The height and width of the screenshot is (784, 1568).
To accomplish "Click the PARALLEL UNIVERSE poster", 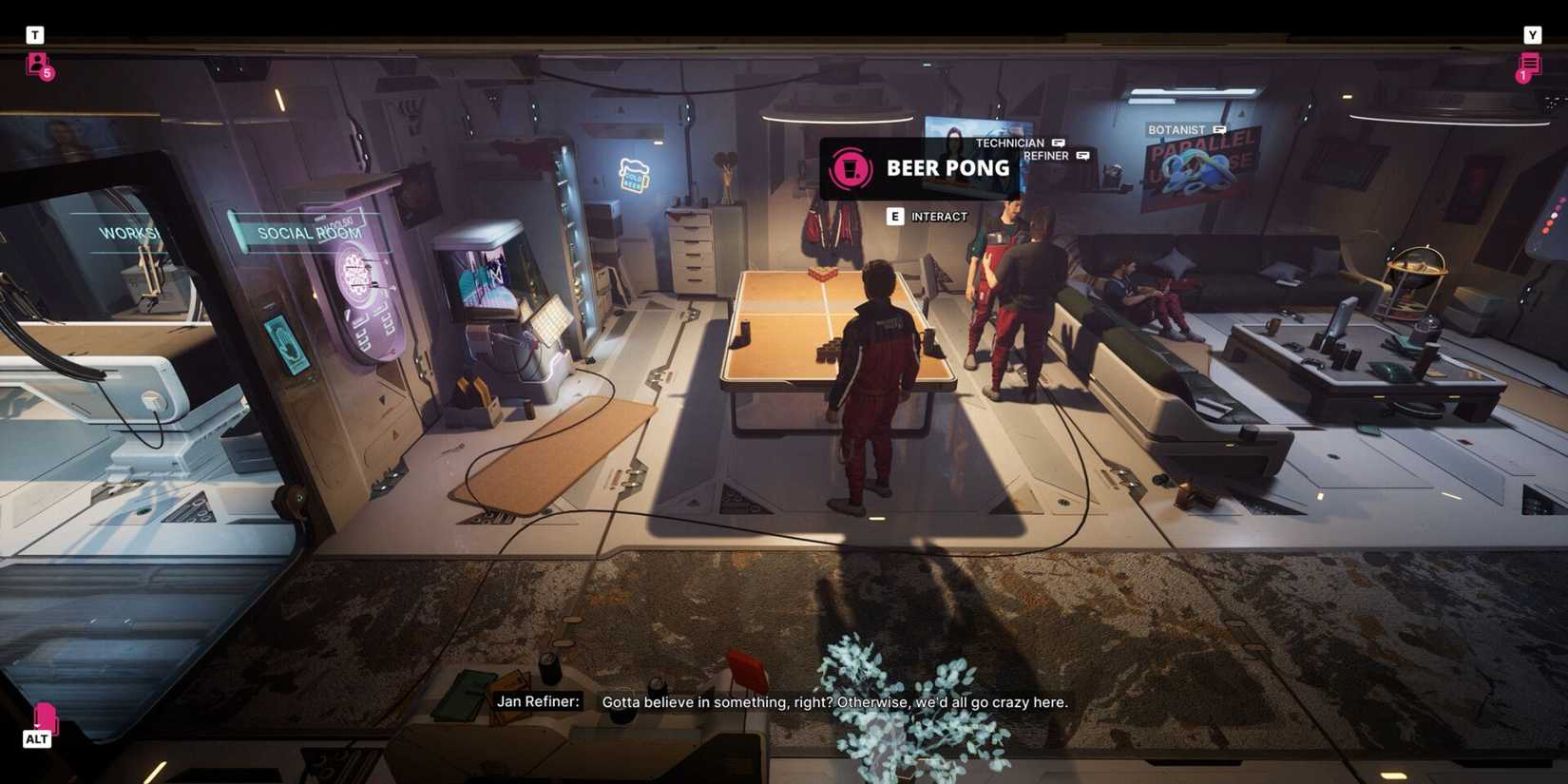I will [1196, 171].
